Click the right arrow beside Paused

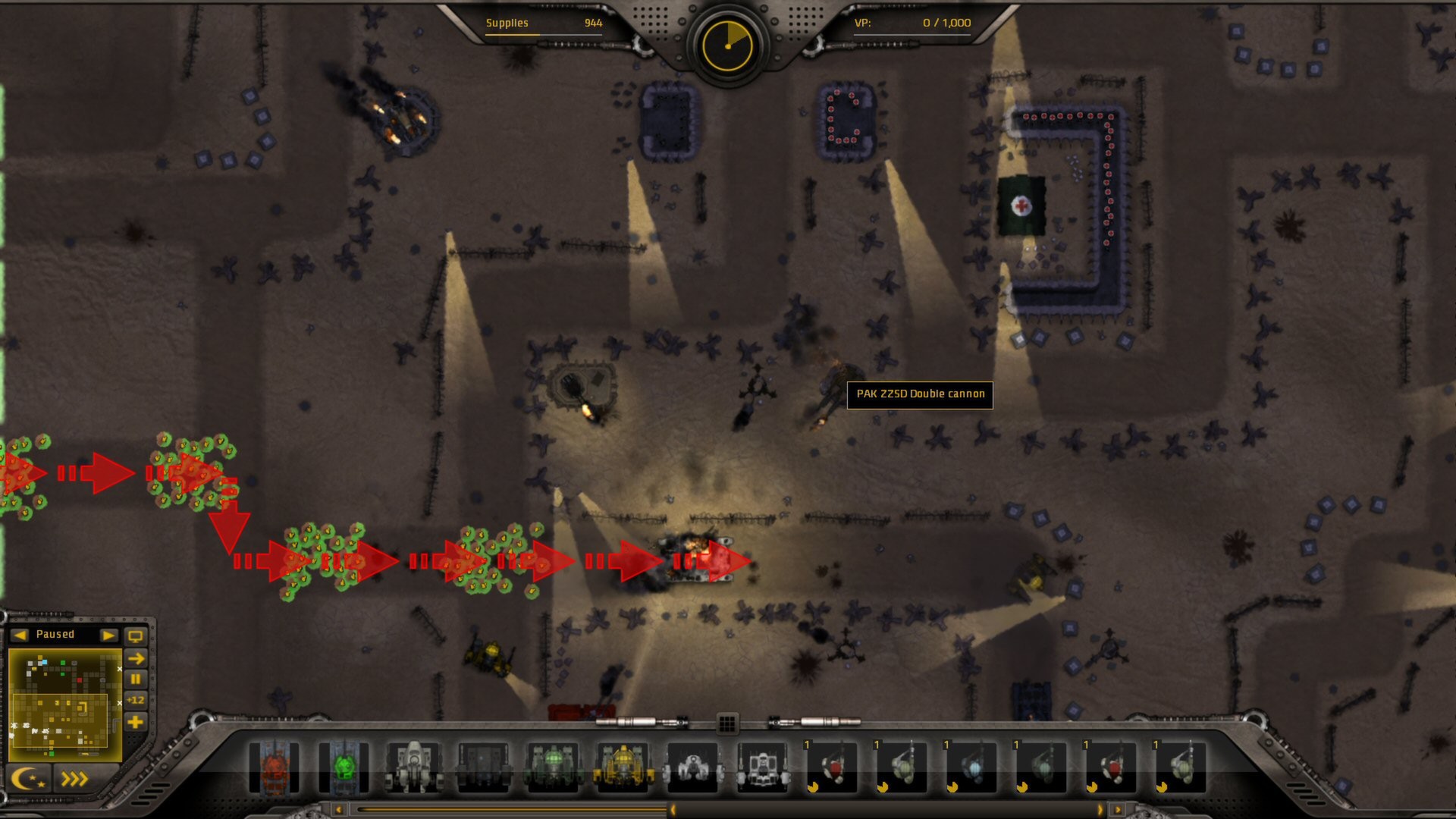pos(108,635)
